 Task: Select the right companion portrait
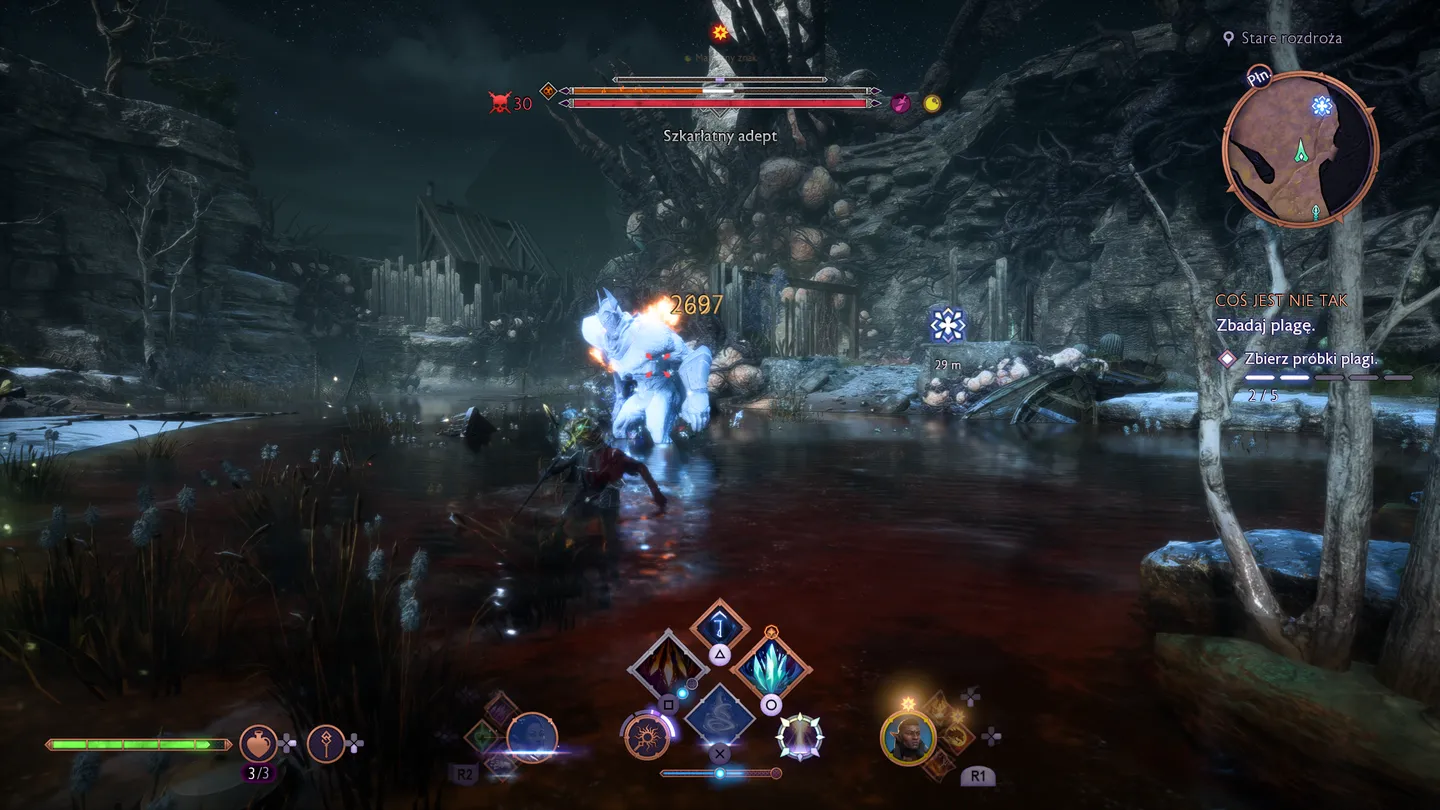pyautogui.click(x=908, y=738)
